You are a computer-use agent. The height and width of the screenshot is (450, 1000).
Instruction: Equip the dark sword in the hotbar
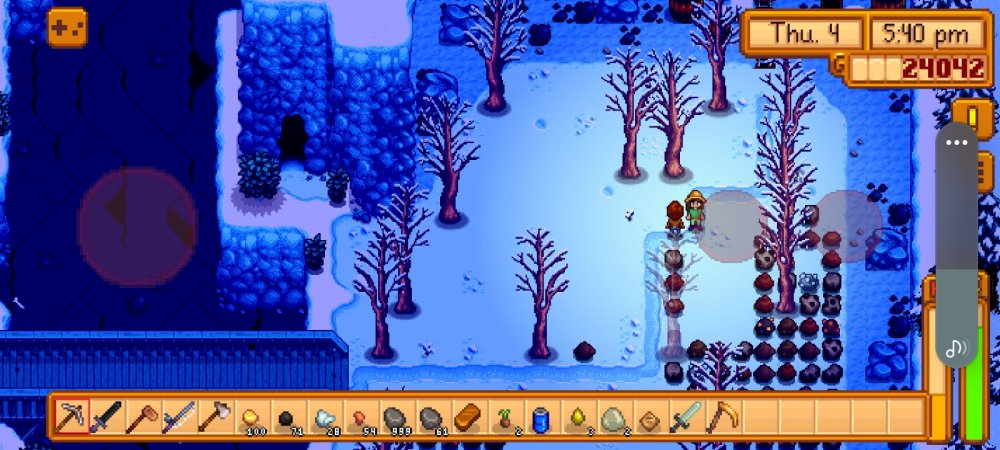click(106, 416)
